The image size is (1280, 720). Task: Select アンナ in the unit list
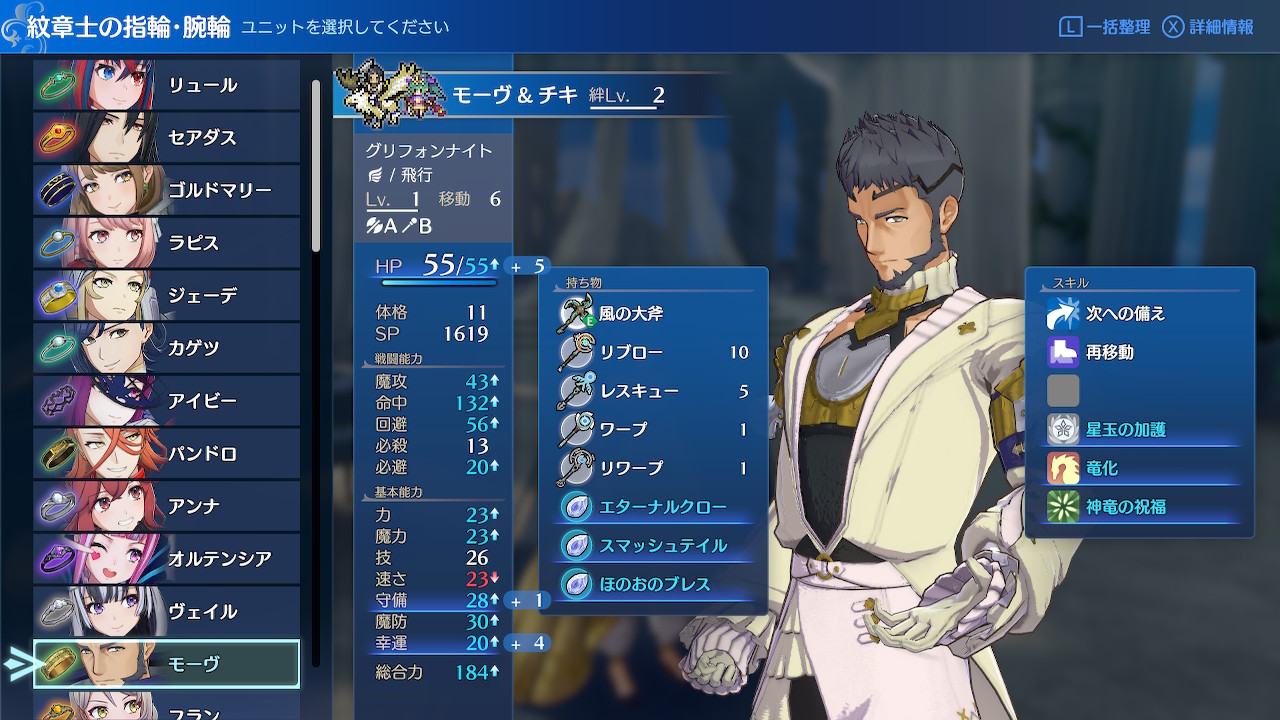166,506
